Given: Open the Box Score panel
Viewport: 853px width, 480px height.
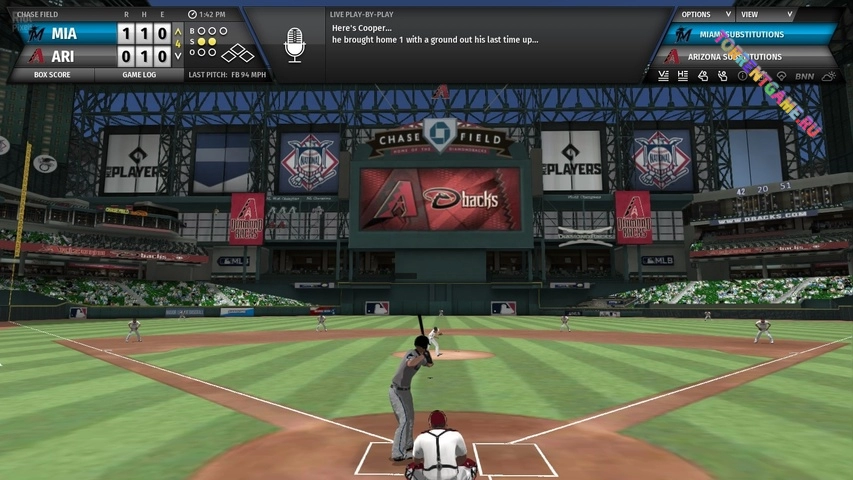Looking at the screenshot, I should click(x=52, y=75).
